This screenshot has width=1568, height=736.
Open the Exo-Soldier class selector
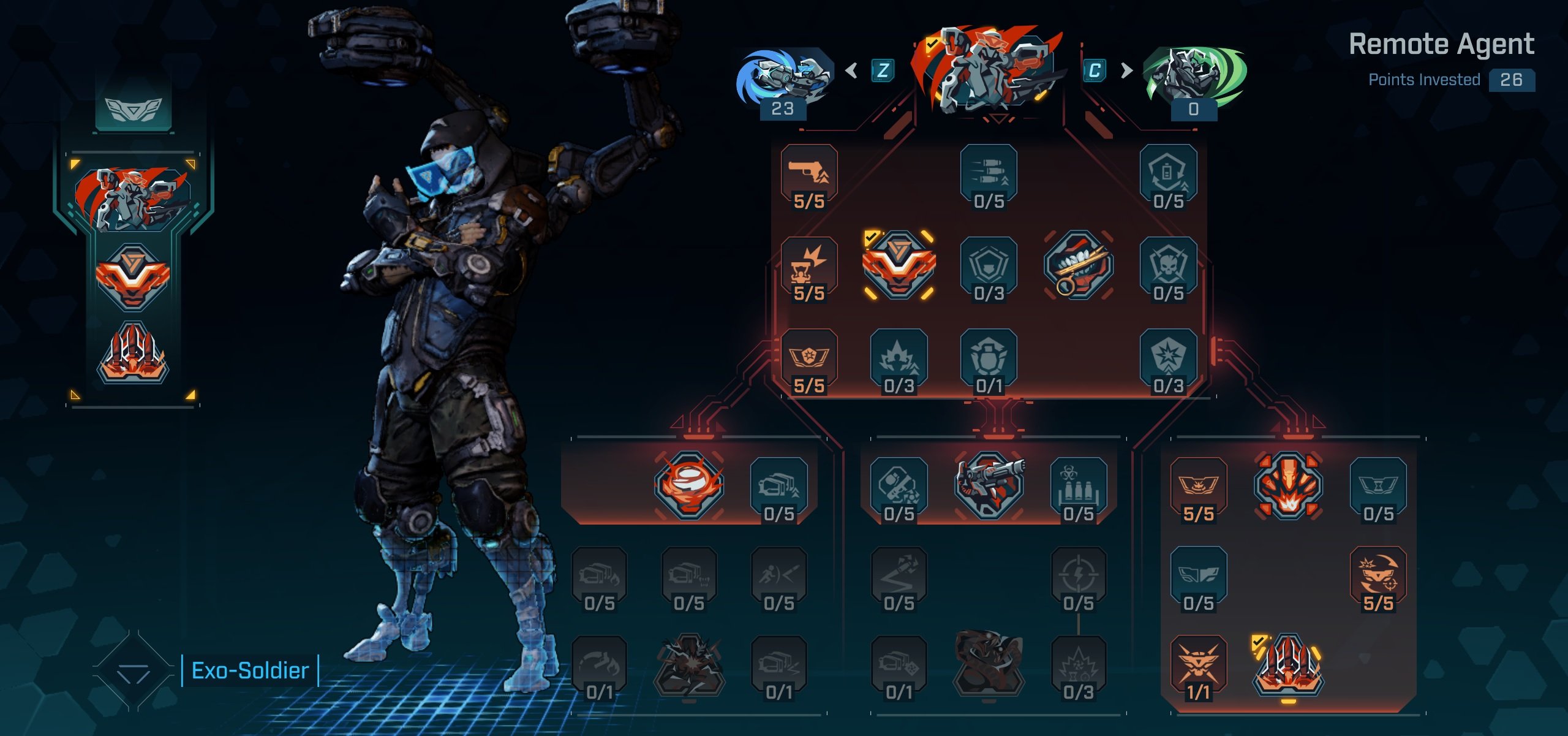pyautogui.click(x=250, y=671)
